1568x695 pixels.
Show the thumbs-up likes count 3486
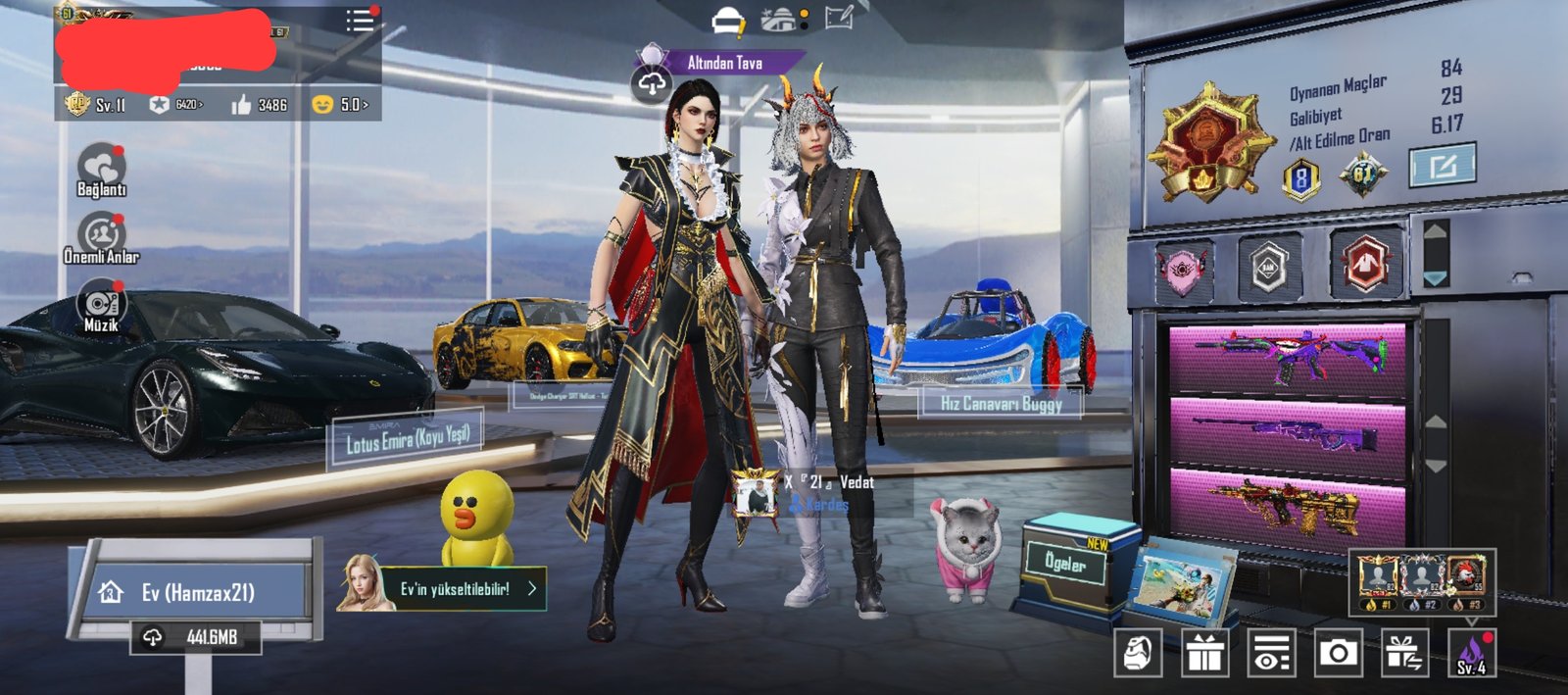[x=260, y=104]
